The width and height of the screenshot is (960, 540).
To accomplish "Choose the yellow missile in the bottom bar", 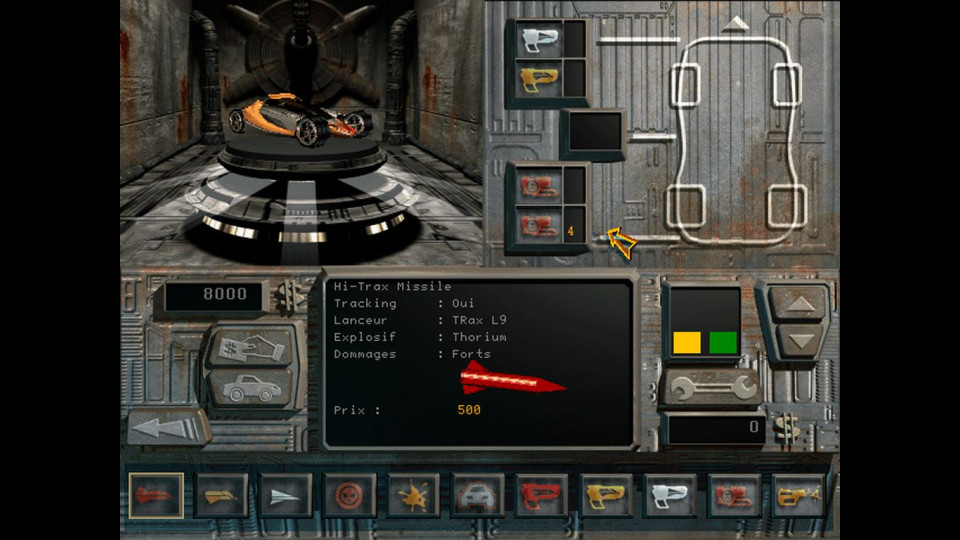I will [221, 495].
